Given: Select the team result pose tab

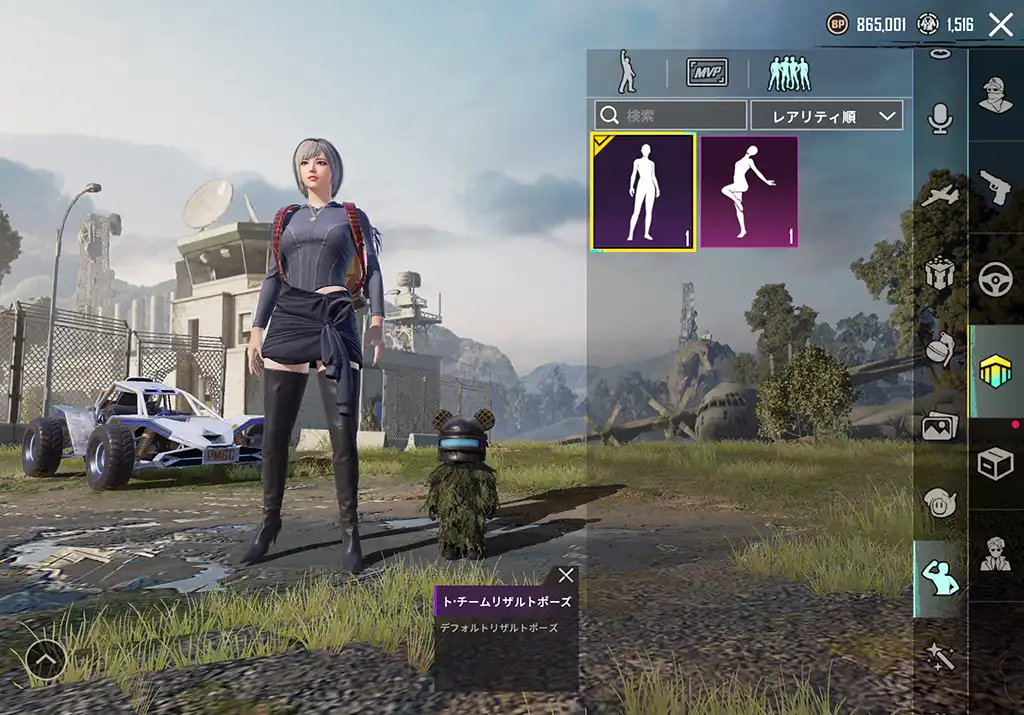Looking at the screenshot, I should pyautogui.click(x=789, y=72).
